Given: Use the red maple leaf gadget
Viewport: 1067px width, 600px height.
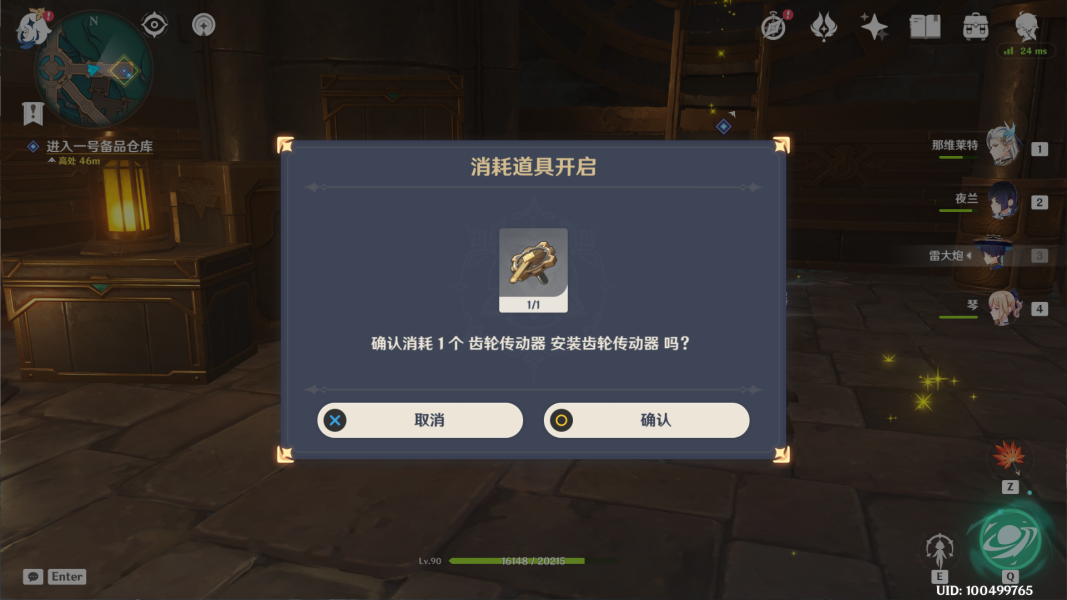Looking at the screenshot, I should pos(1008,458).
